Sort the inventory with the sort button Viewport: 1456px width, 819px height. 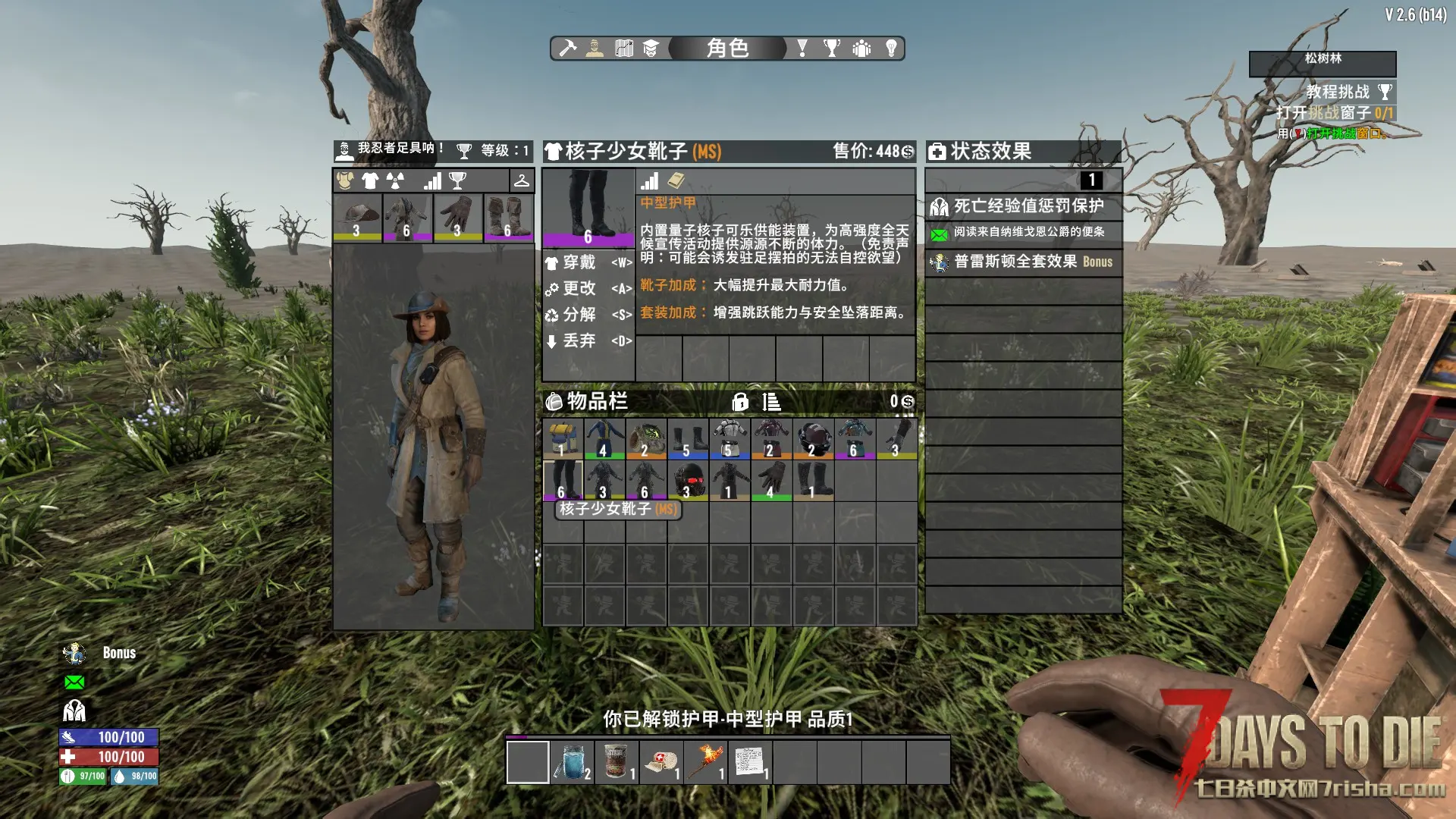point(771,402)
